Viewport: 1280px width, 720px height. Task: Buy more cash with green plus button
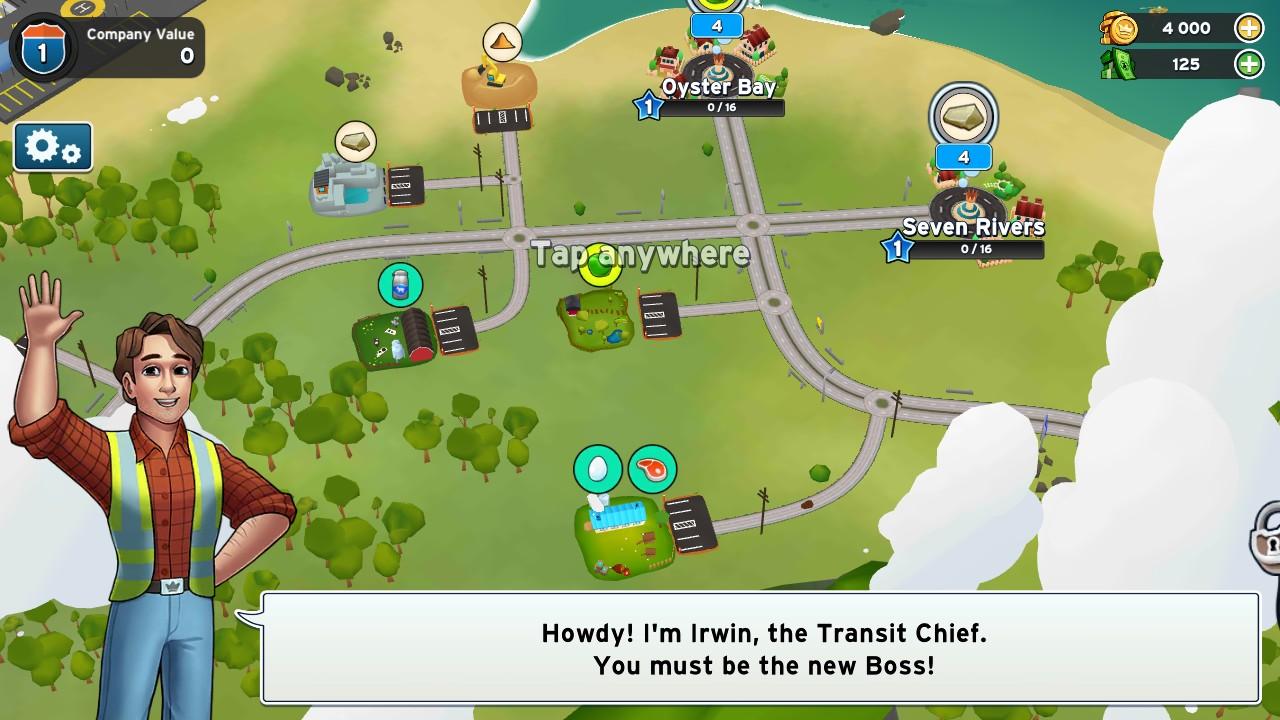(1249, 64)
